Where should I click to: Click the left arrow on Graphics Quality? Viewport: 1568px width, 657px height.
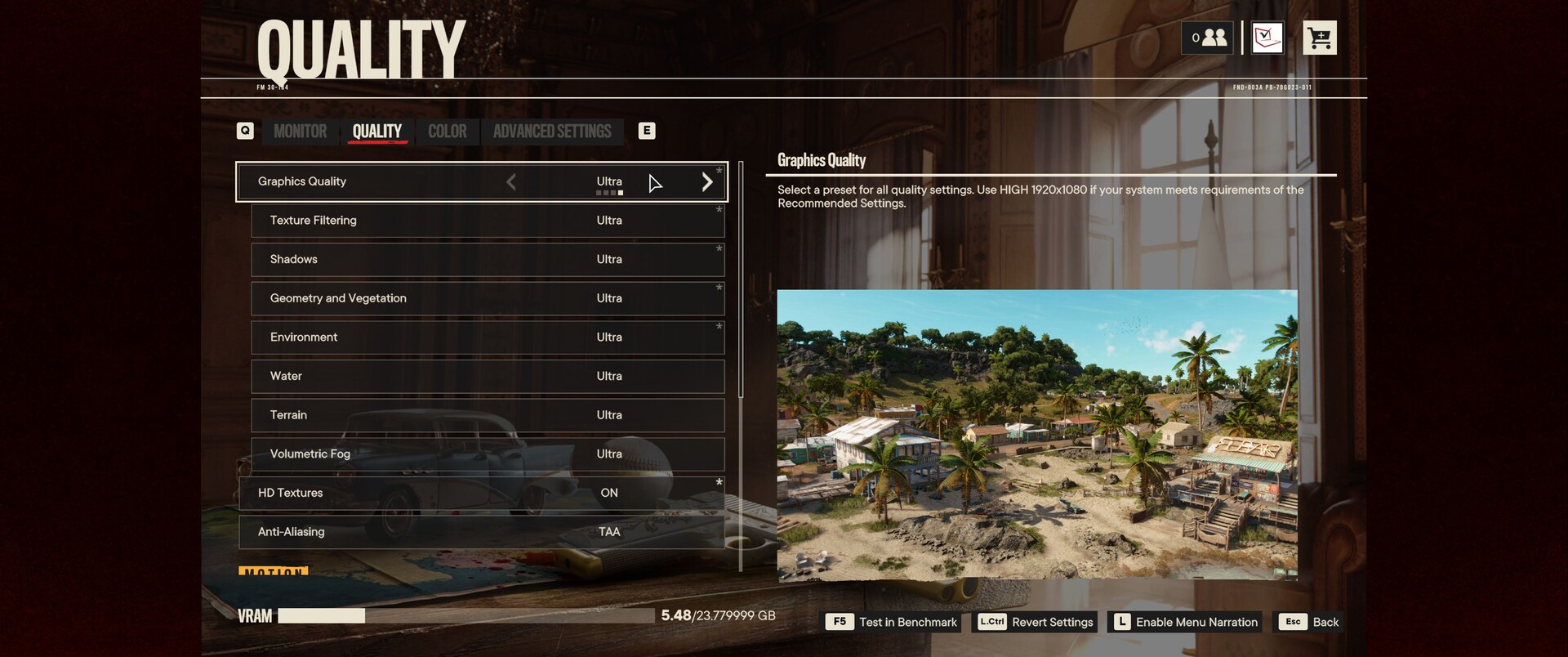511,182
